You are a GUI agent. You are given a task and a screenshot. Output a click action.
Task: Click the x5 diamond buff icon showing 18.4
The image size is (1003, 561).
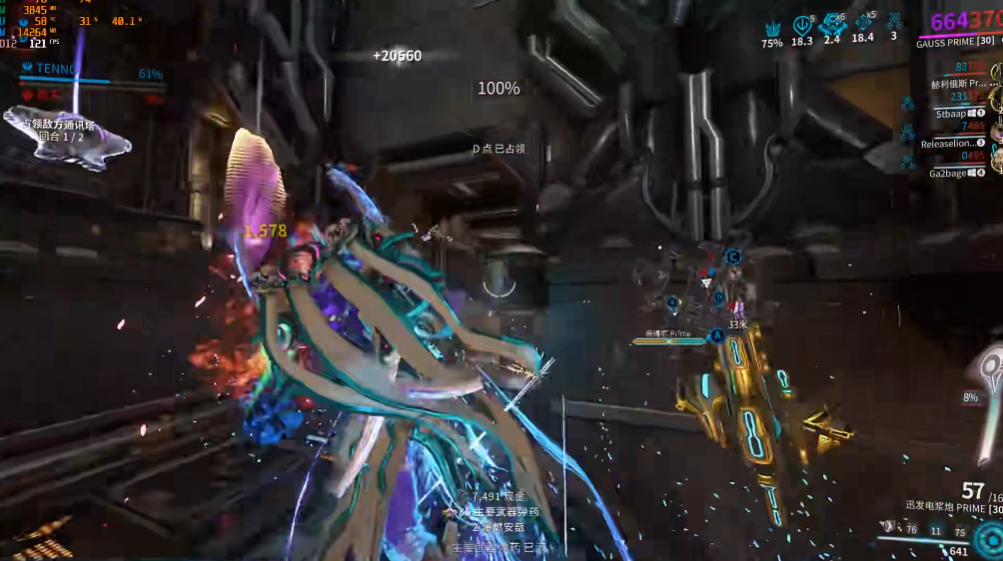point(863,24)
